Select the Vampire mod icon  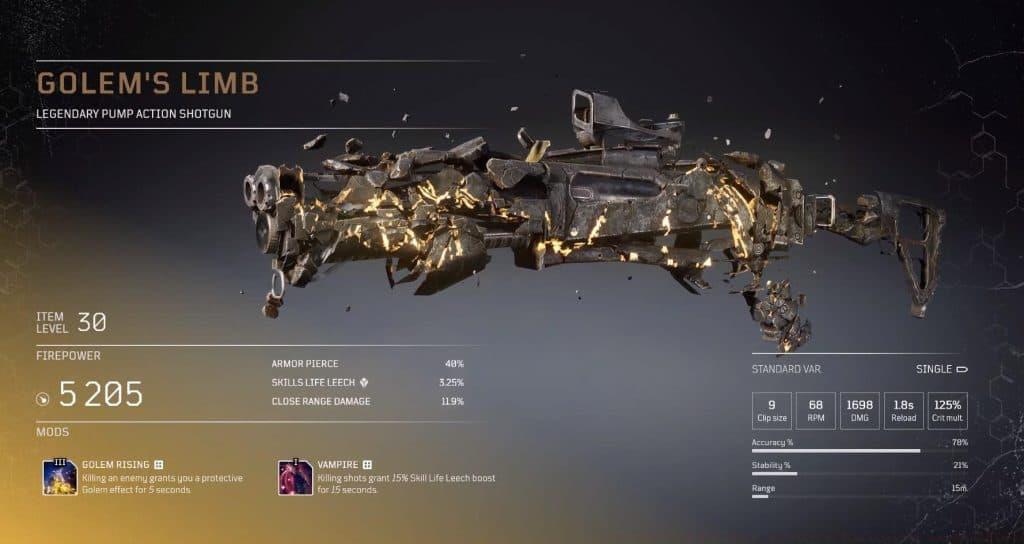pyautogui.click(x=295, y=477)
